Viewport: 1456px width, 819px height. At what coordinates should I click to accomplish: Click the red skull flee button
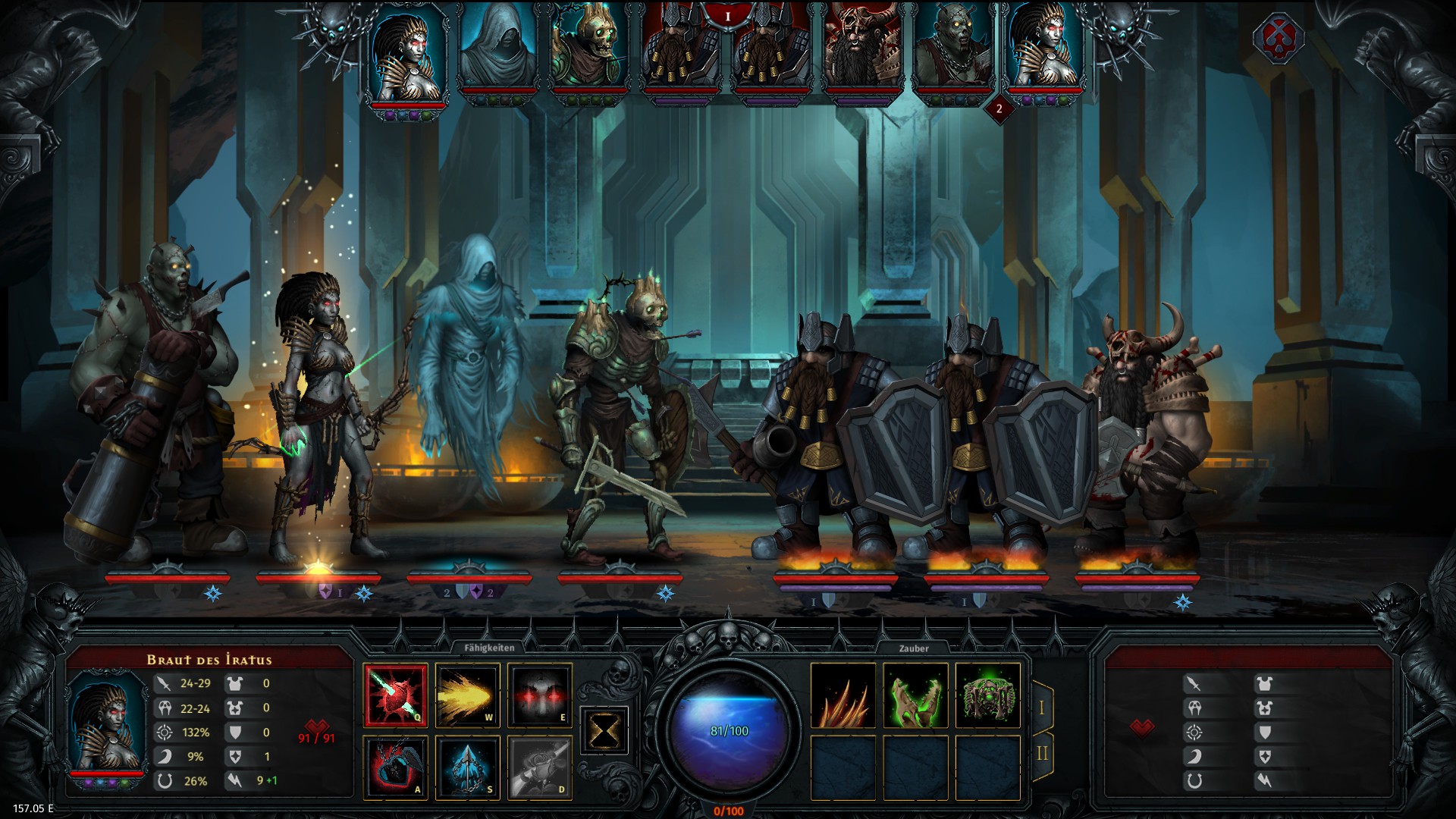pyautogui.click(x=1278, y=38)
